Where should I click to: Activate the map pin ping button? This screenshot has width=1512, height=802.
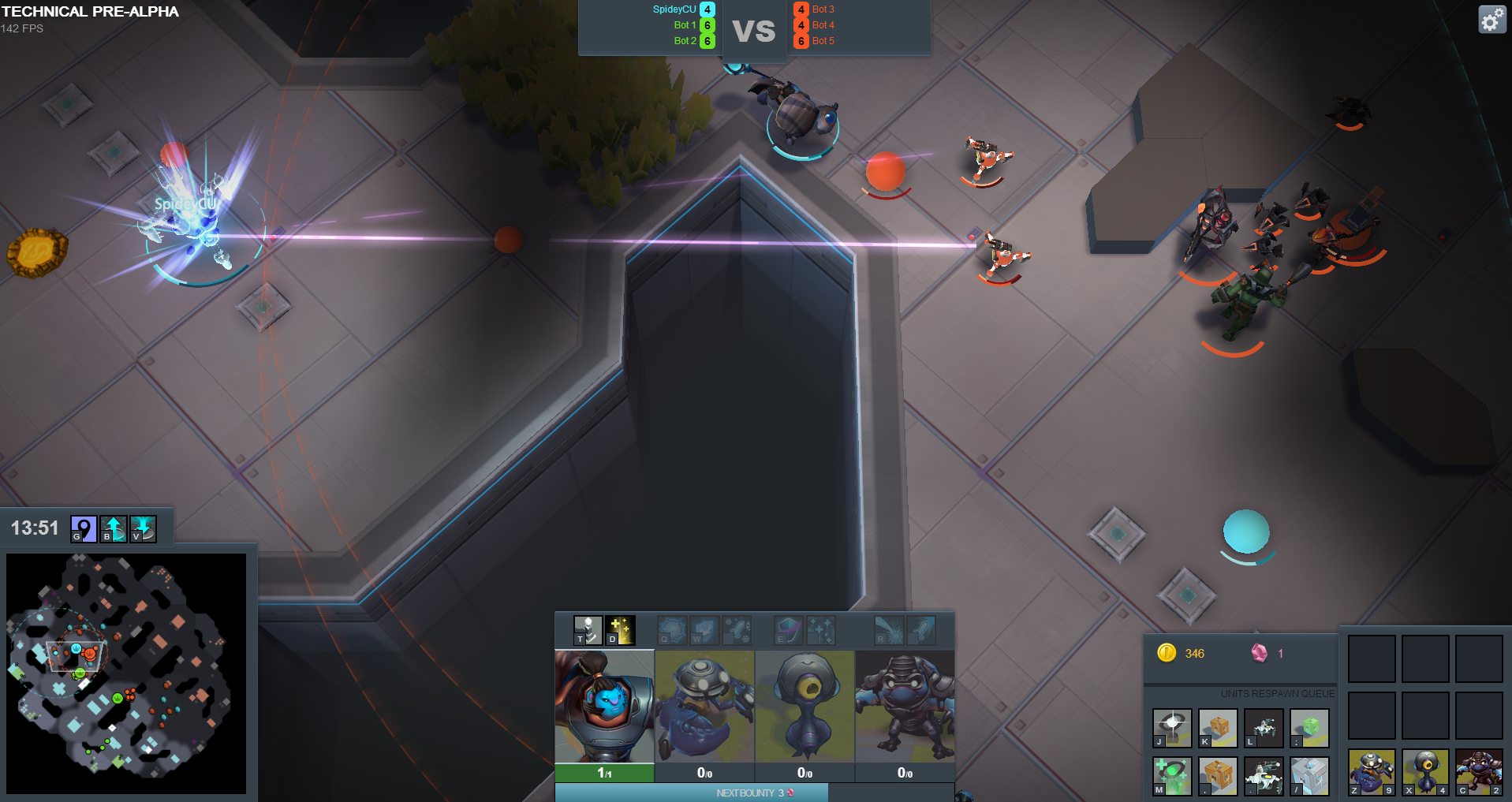tap(84, 528)
